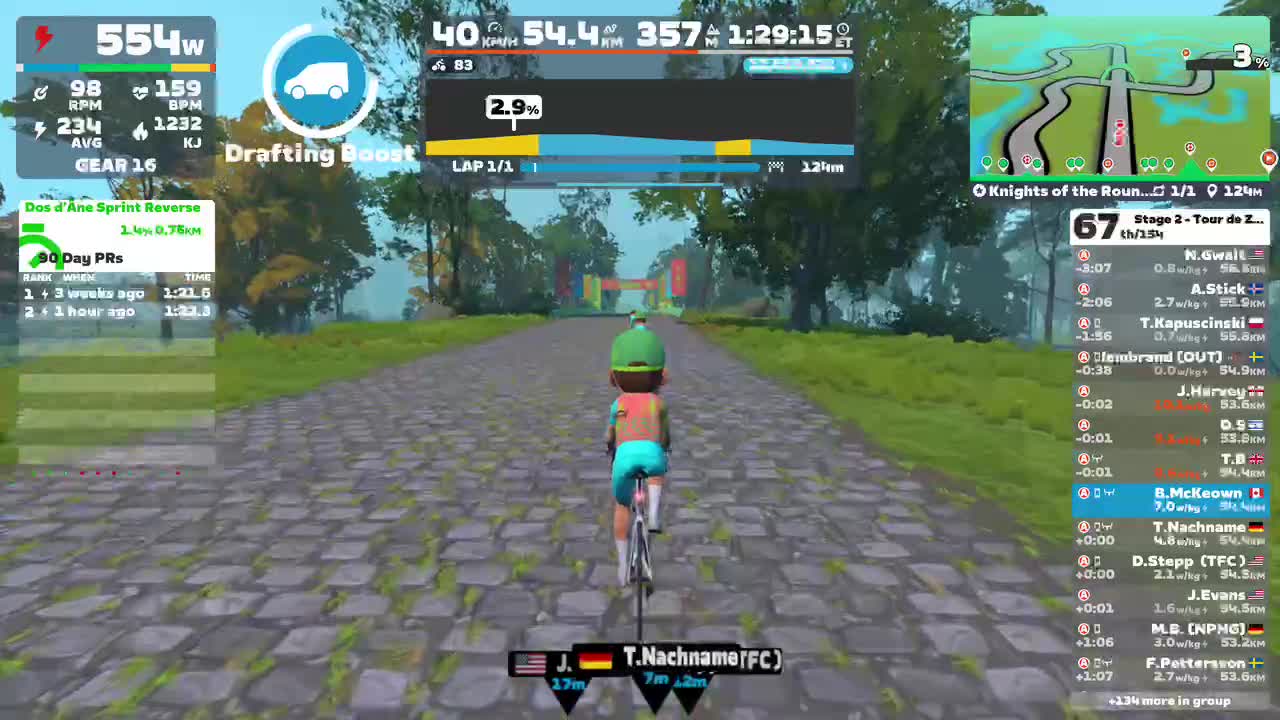Expand the +134 more in group list

coord(1170,701)
